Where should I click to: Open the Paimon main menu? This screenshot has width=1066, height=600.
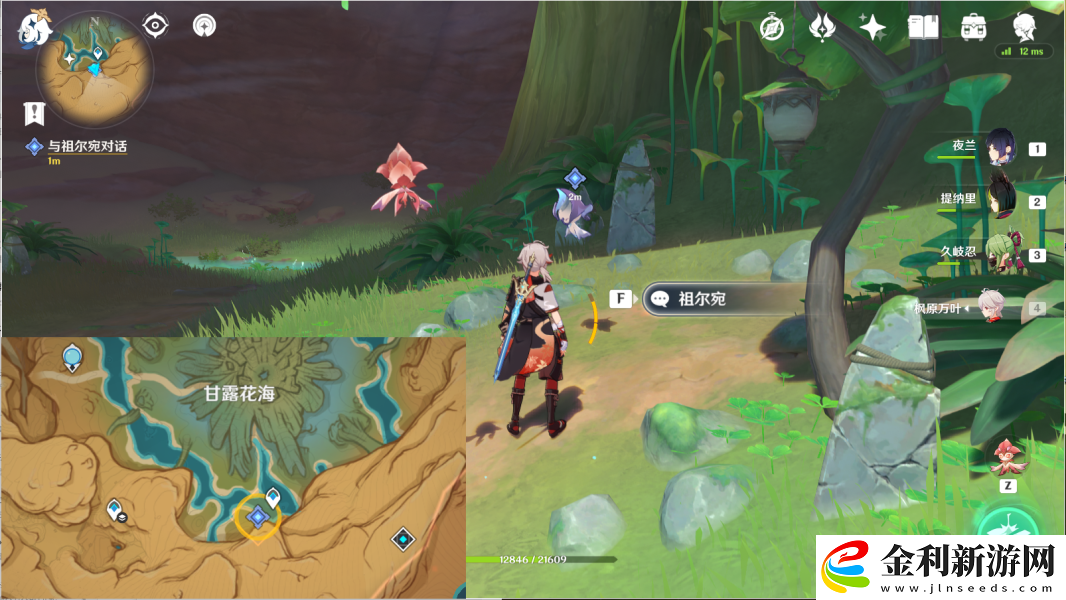[x=34, y=29]
